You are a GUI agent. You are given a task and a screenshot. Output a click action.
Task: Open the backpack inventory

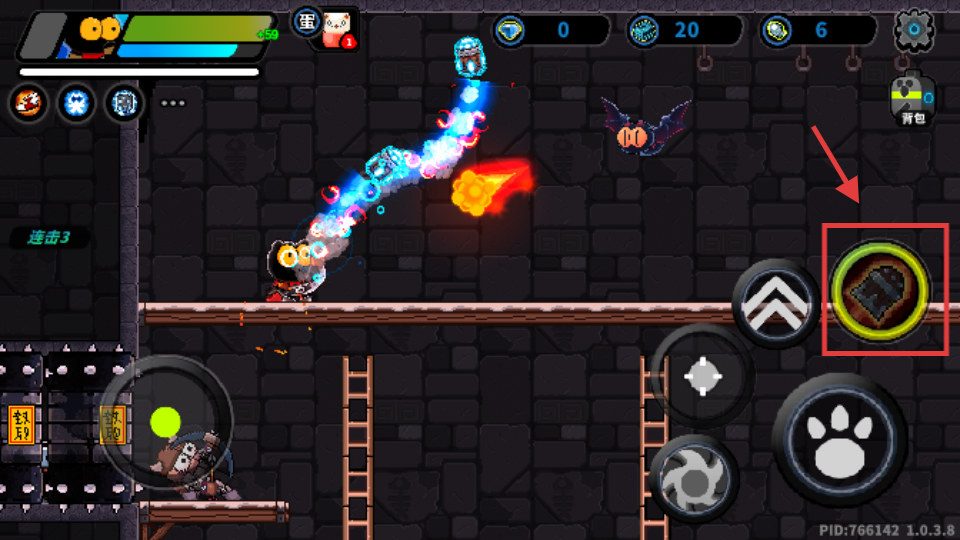[x=912, y=101]
